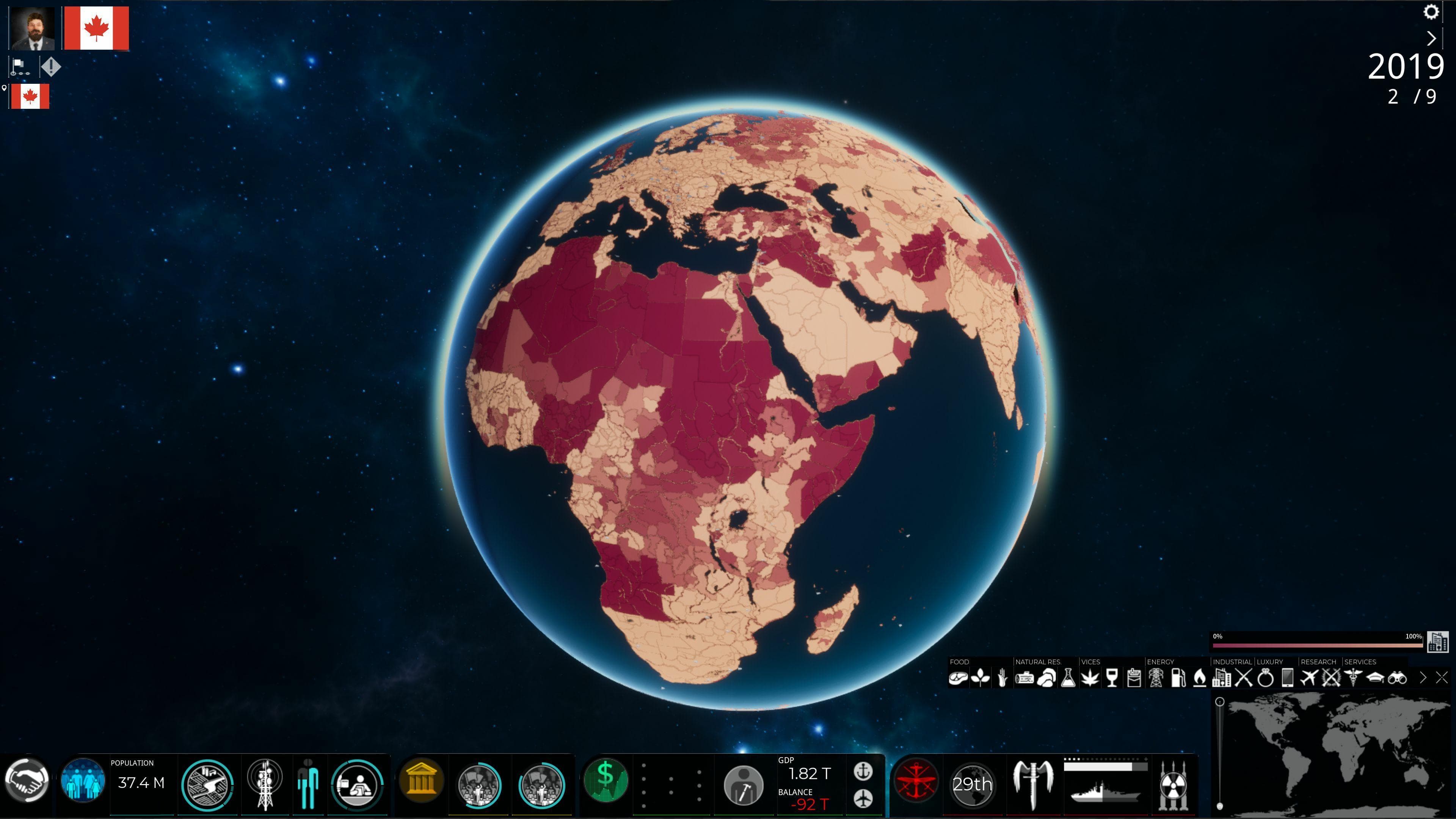Image resolution: width=1456 pixels, height=819 pixels.
Task: Select the electricity pylon icon under Energy
Action: click(1156, 678)
